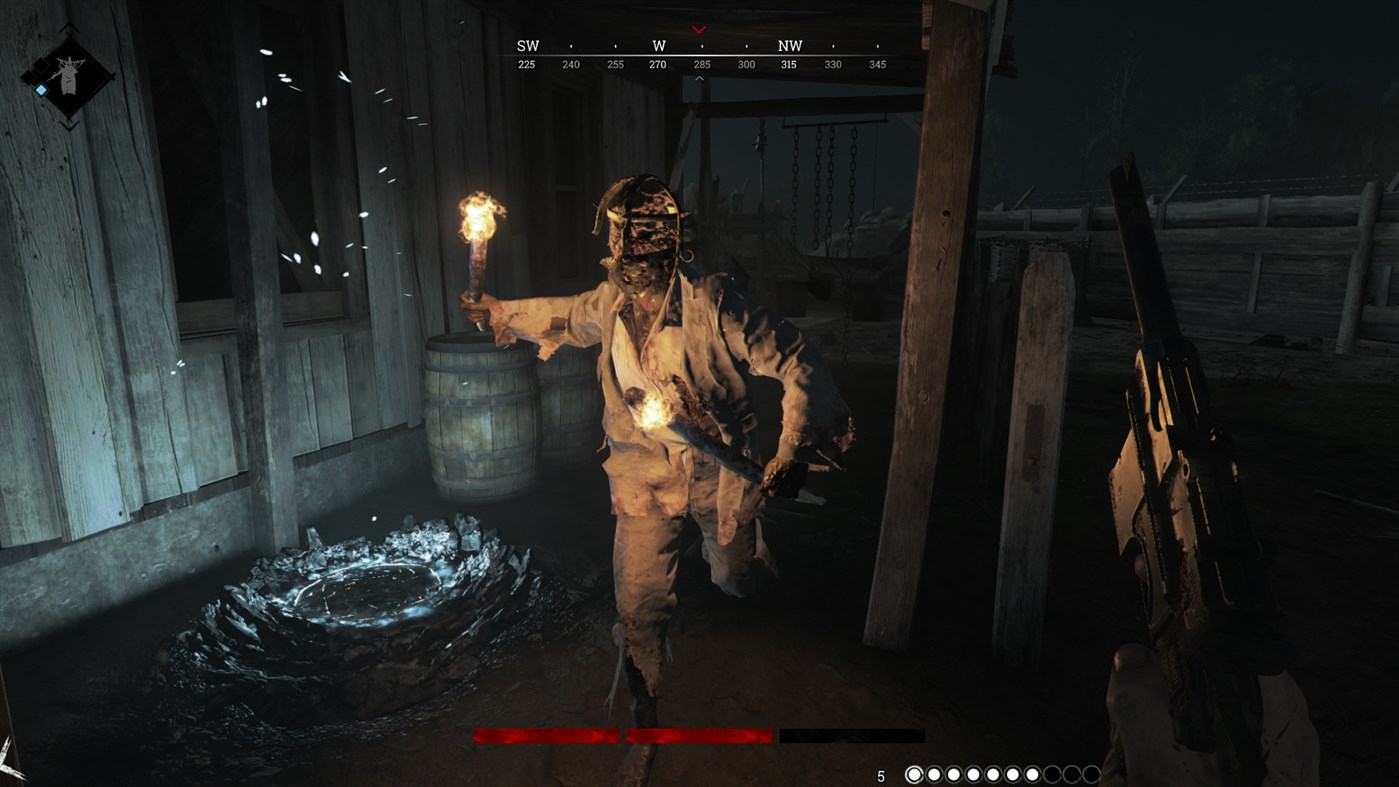Click the red chevron heading marker on the compass
This screenshot has width=1399, height=787.
[x=697, y=29]
